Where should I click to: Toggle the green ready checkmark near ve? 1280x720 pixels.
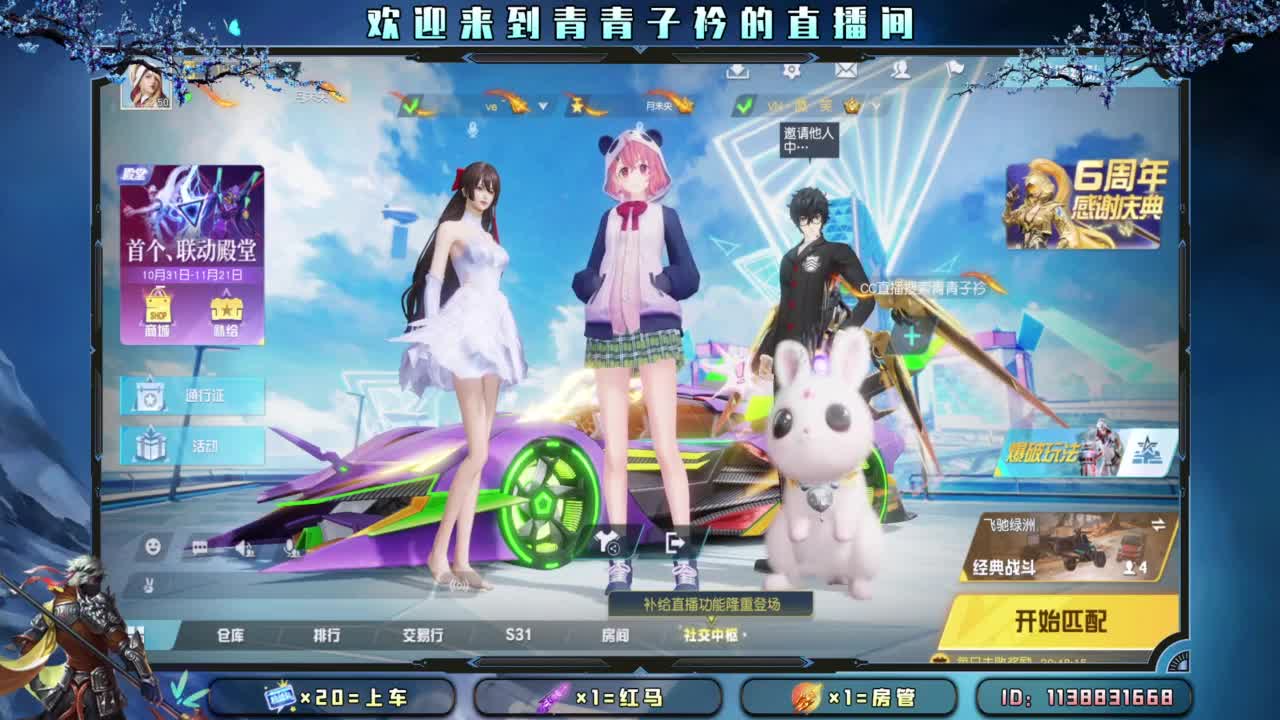click(410, 105)
